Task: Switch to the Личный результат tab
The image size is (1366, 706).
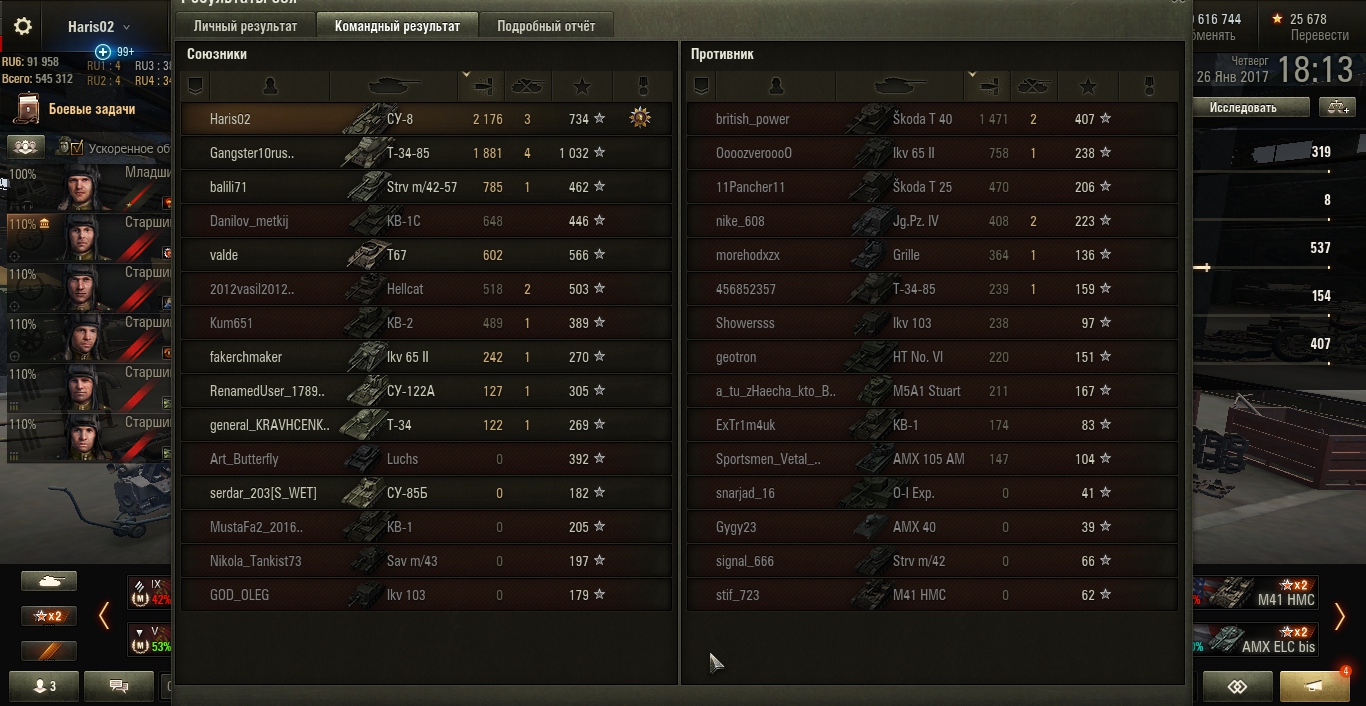Action: (x=245, y=26)
